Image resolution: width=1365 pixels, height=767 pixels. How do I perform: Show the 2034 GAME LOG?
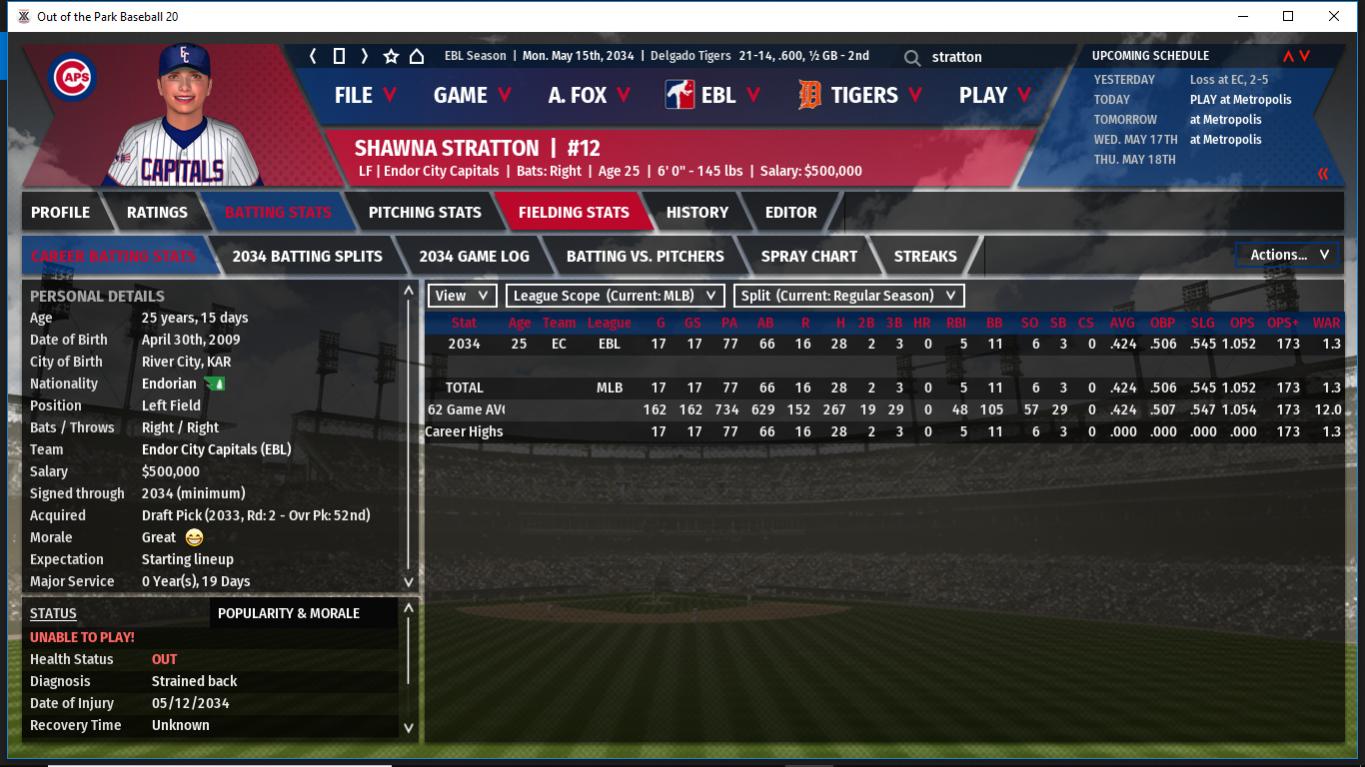pos(474,256)
